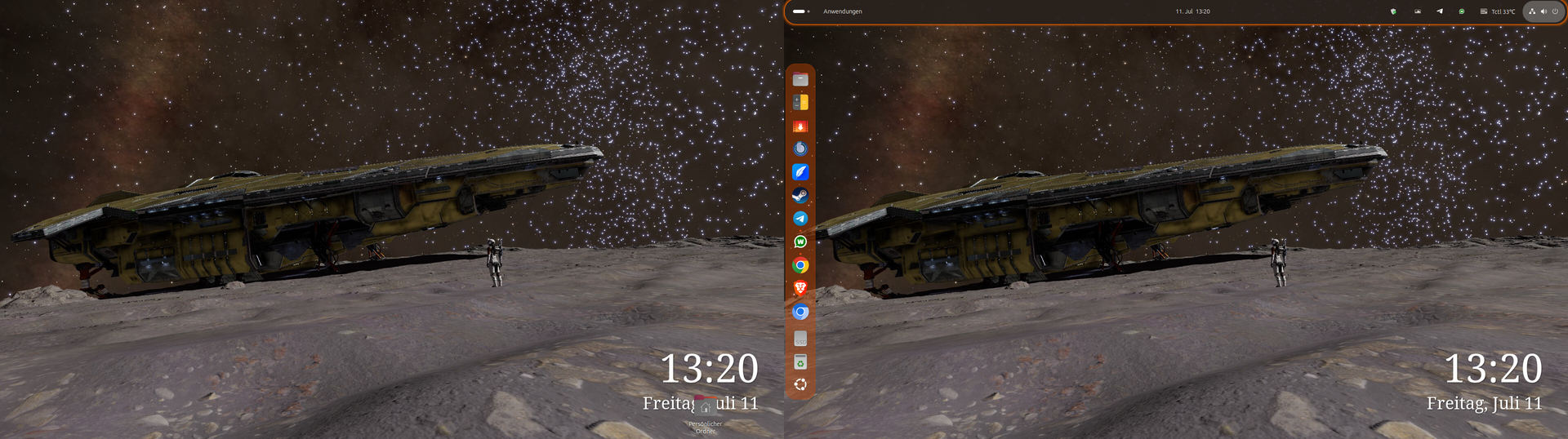Open the date and time panel showing 11. Jul 13:20

click(x=1192, y=11)
